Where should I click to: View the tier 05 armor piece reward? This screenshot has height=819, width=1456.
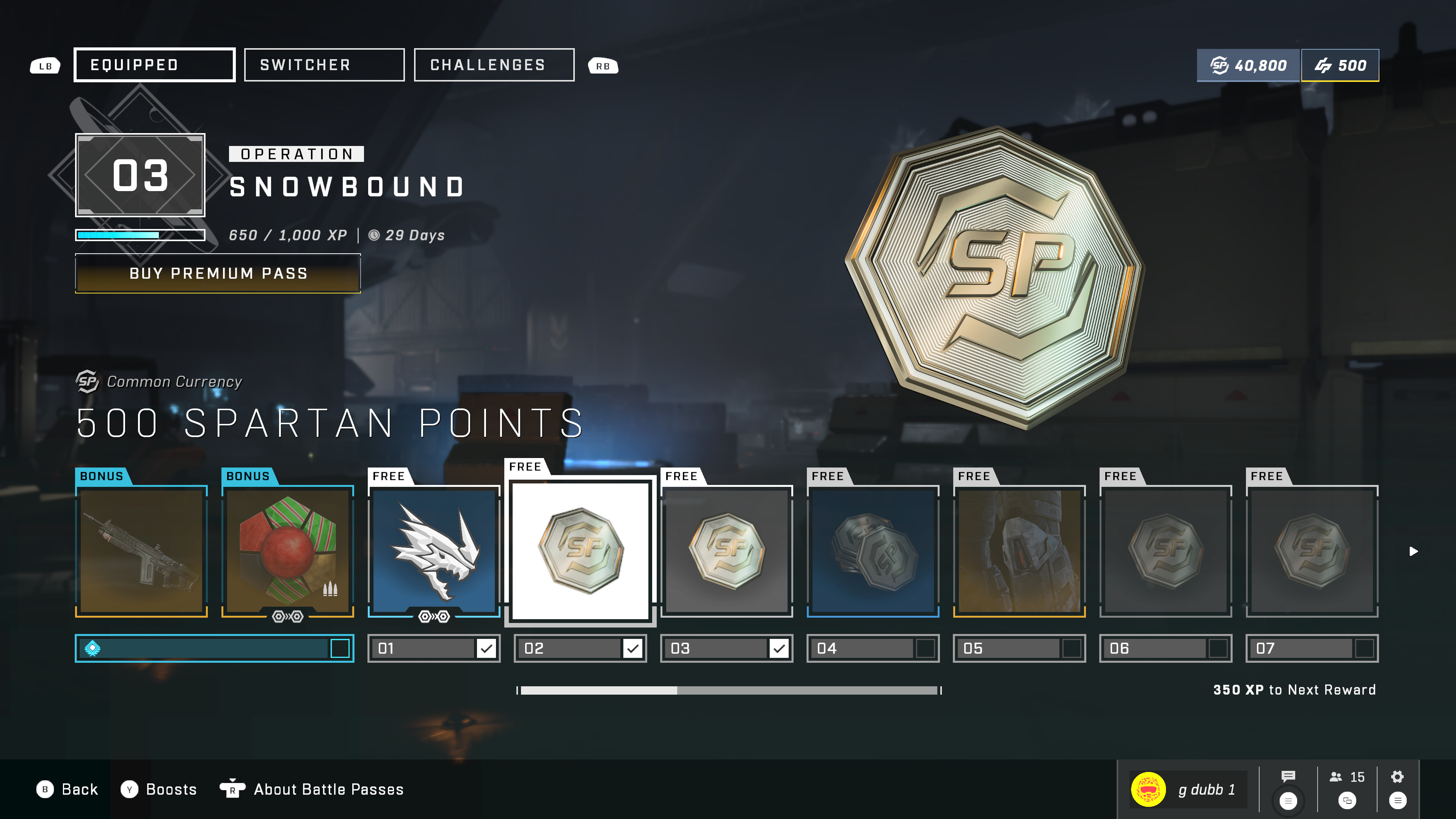1019,551
